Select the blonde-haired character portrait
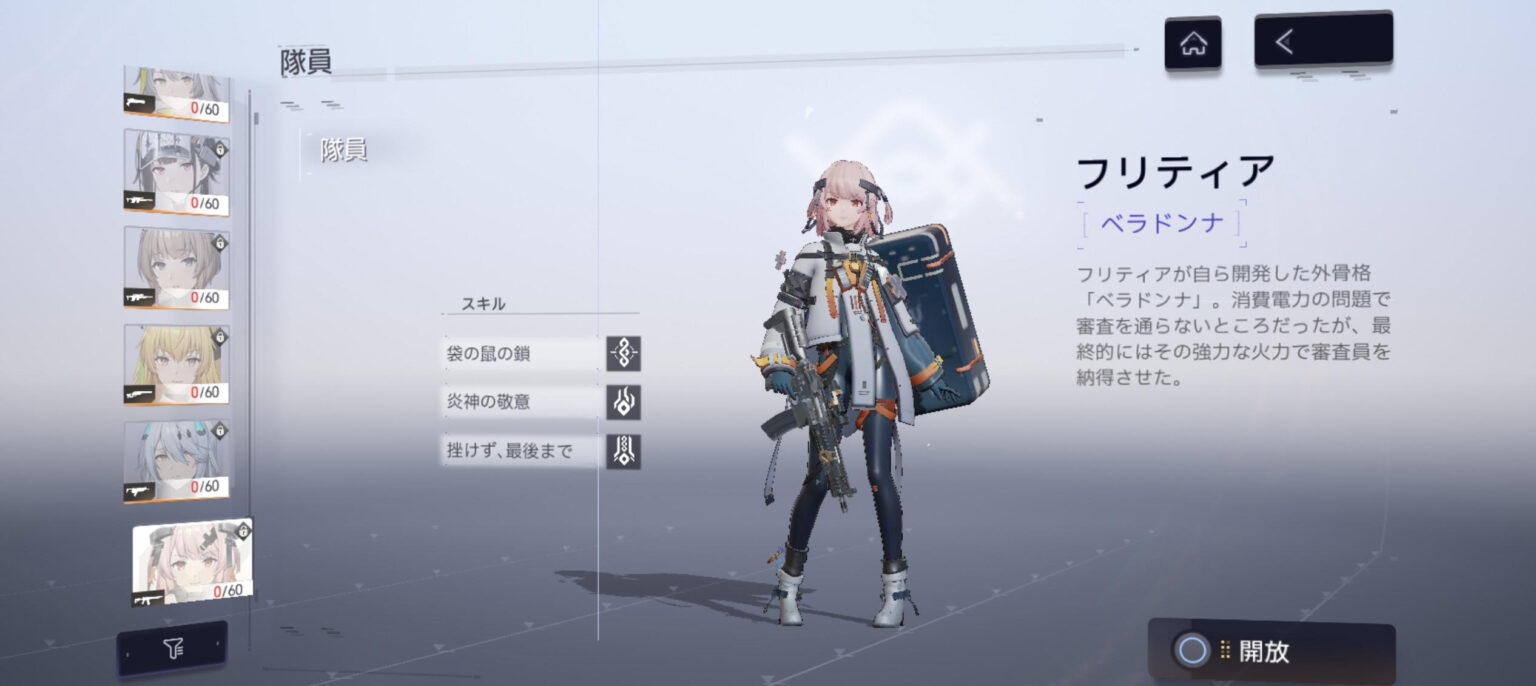The width and height of the screenshot is (1536, 686). tap(177, 364)
